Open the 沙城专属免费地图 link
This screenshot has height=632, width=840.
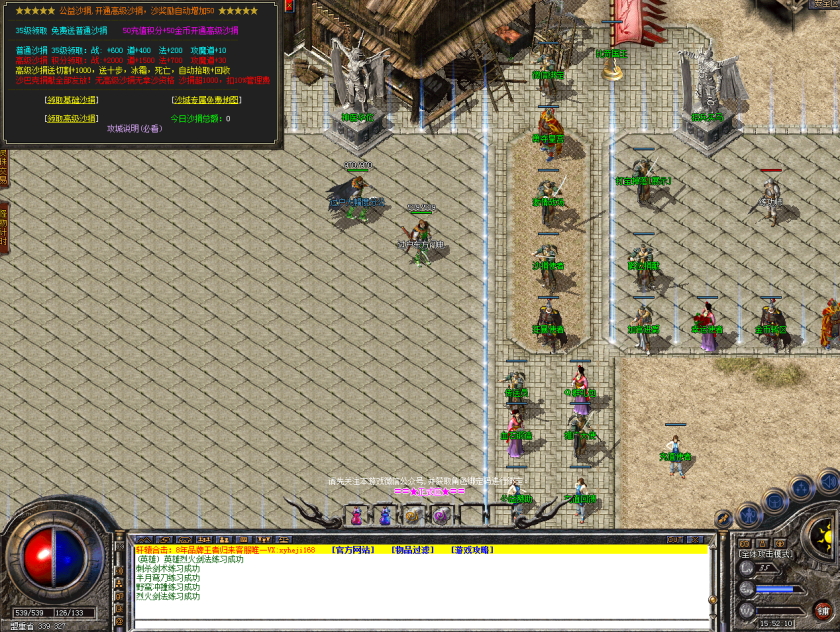point(206,100)
